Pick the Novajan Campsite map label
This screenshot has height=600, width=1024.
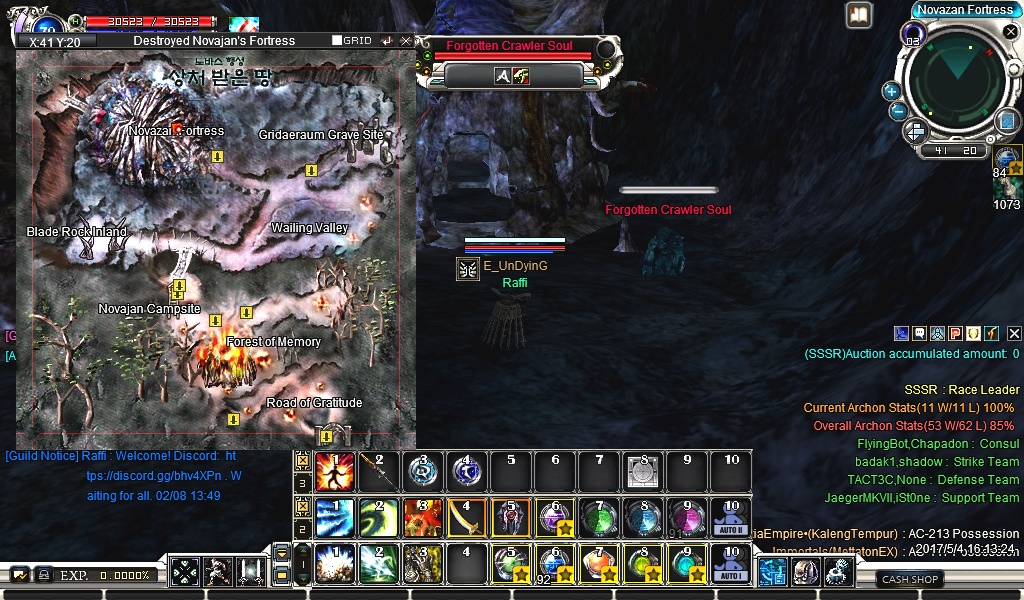pyautogui.click(x=149, y=309)
